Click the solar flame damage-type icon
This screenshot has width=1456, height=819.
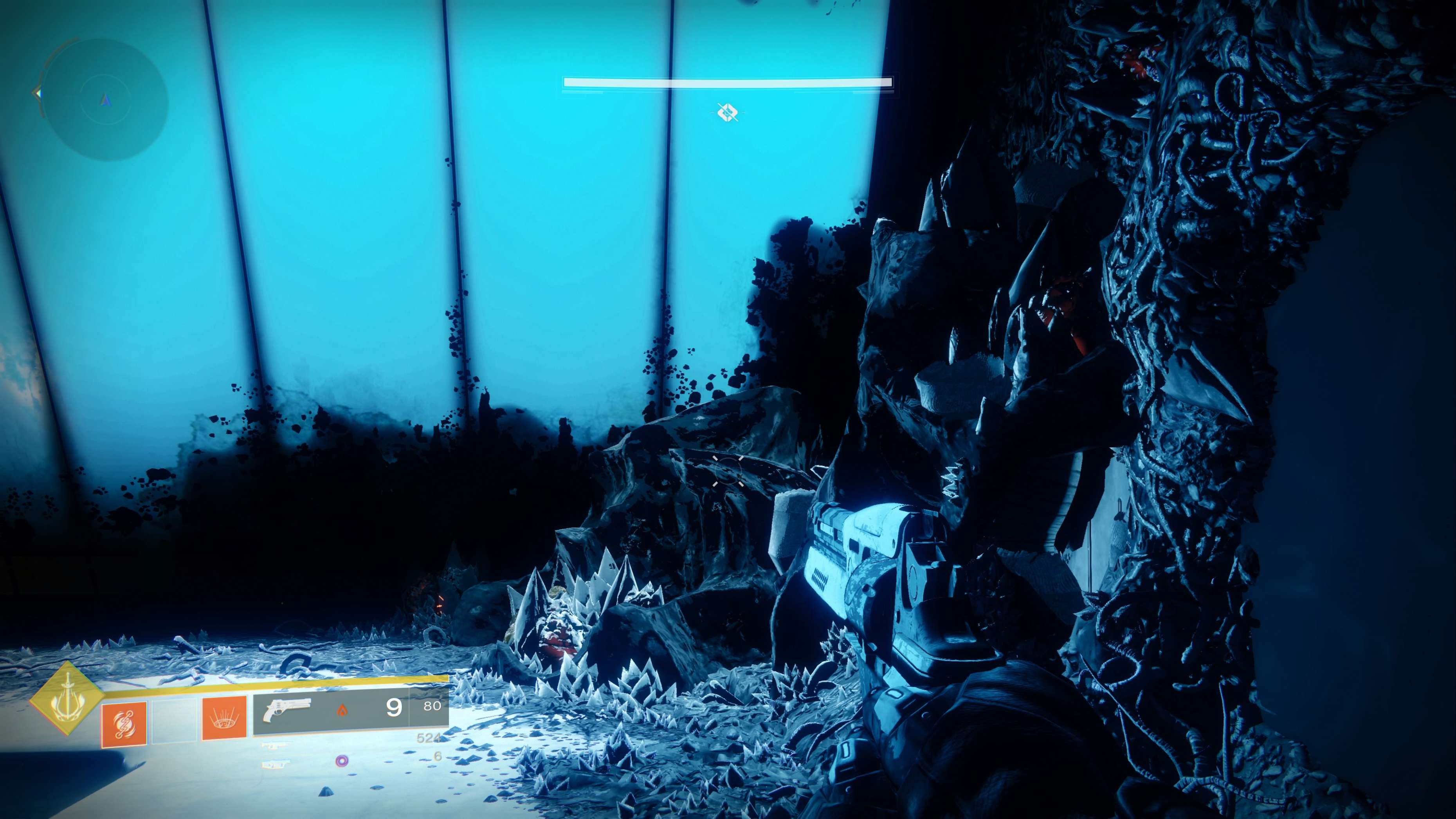341,711
